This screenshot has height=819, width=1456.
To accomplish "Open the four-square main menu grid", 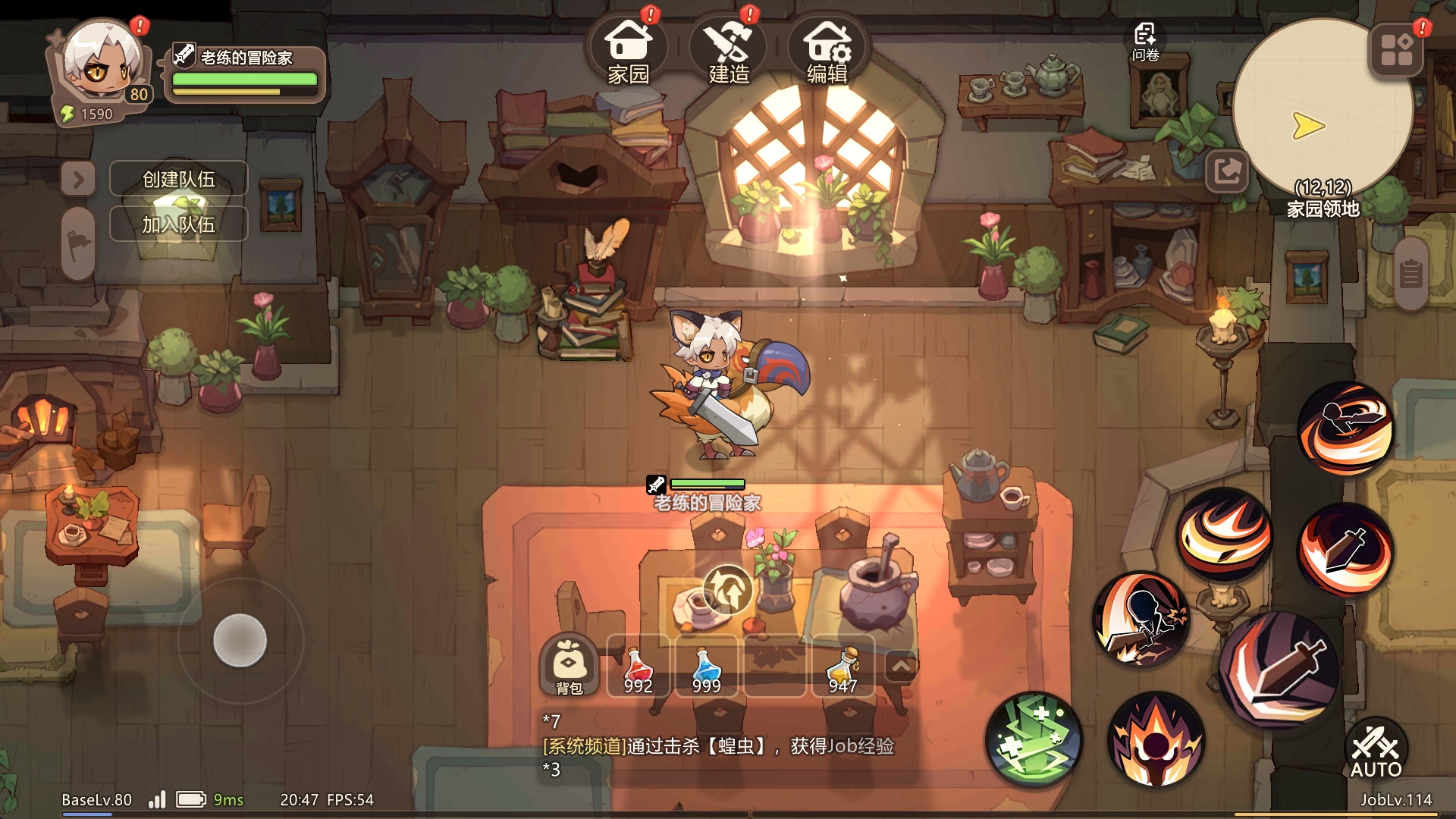I will pyautogui.click(x=1397, y=50).
